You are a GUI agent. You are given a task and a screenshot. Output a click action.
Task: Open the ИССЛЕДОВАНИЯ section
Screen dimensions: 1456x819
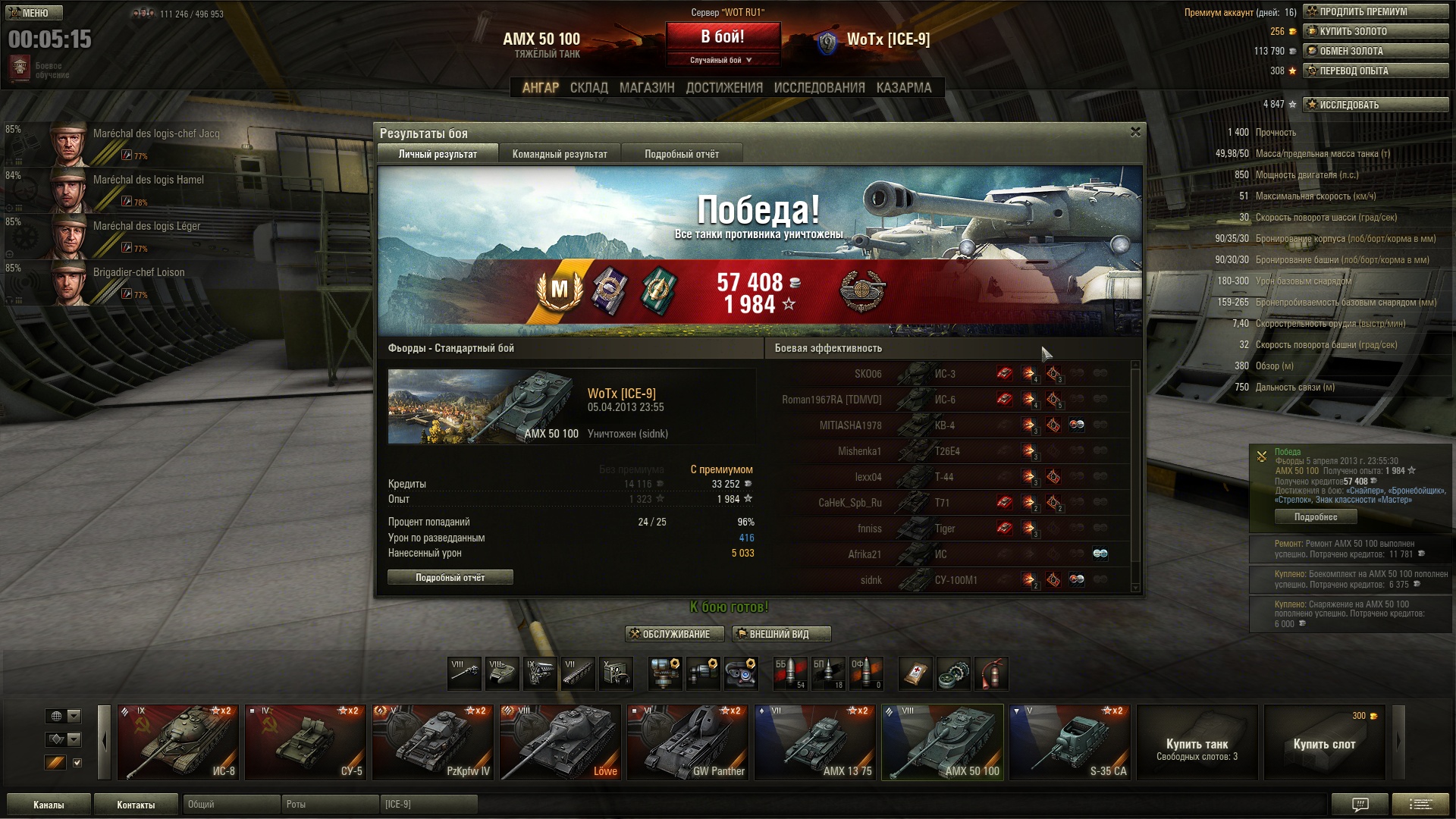(819, 88)
